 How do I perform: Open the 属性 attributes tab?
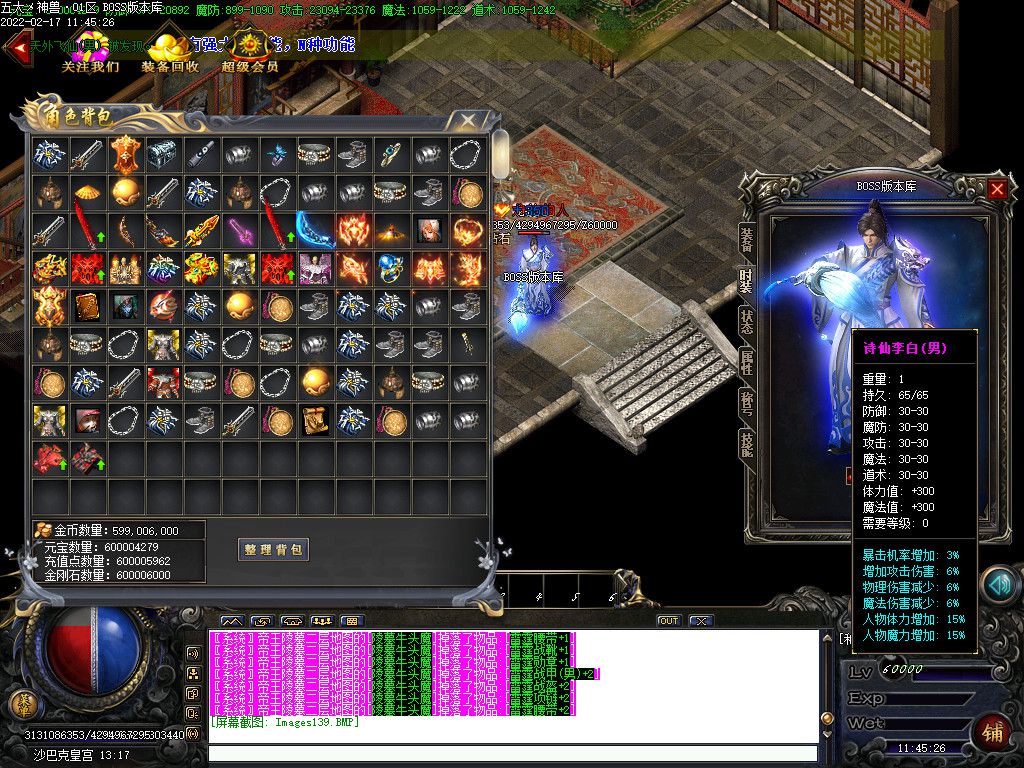pyautogui.click(x=746, y=362)
